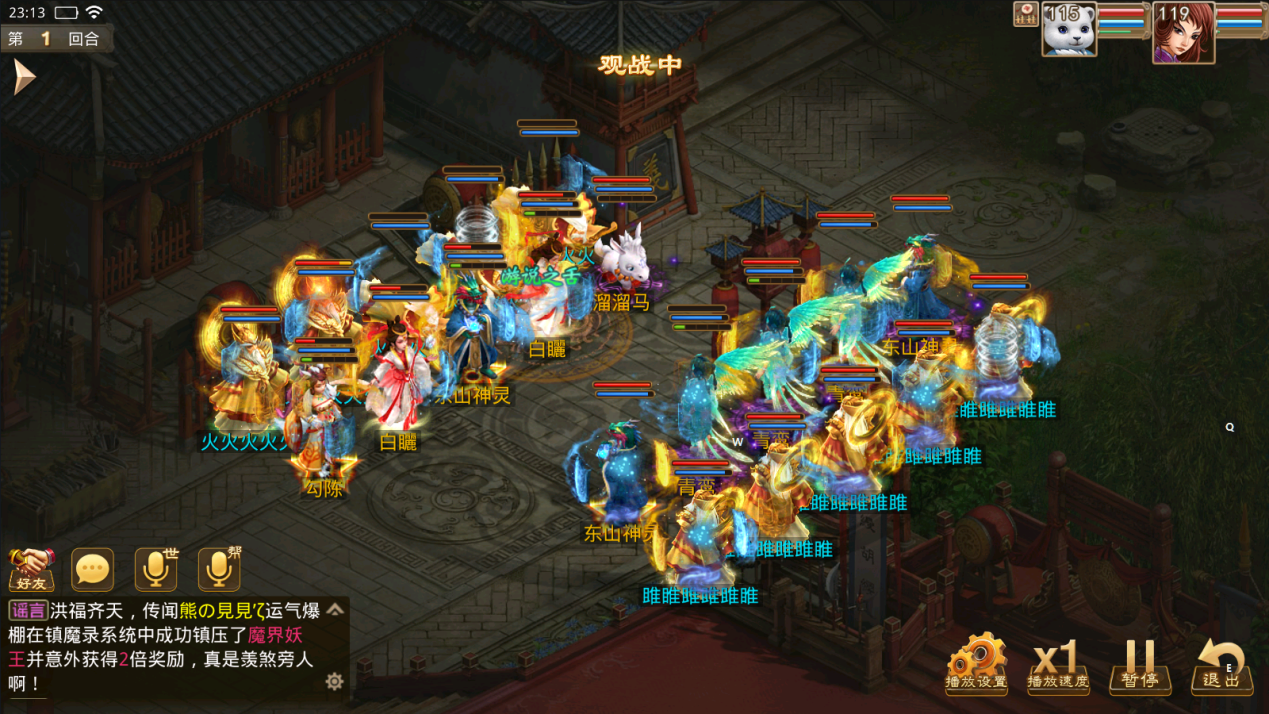Activate world channel voice microphone (世)
Screen dimensions: 1269x714
[156, 569]
